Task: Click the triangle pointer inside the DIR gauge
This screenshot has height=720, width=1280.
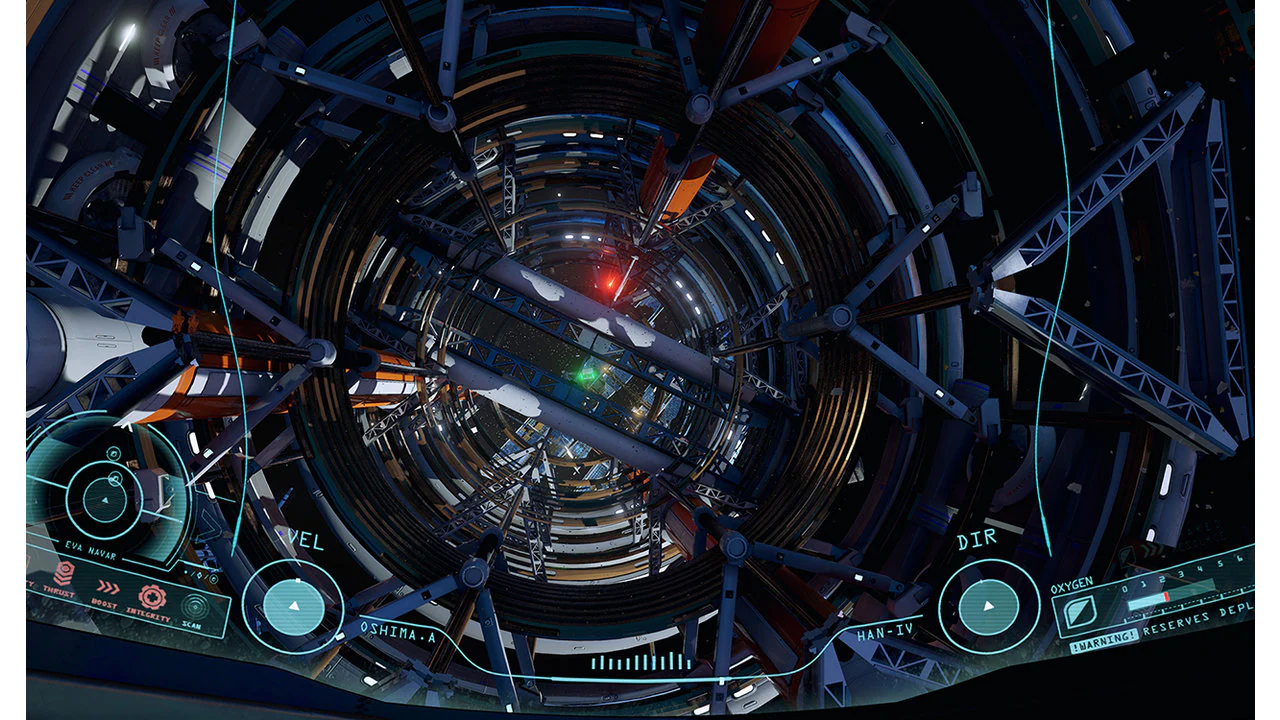Action: 988,604
